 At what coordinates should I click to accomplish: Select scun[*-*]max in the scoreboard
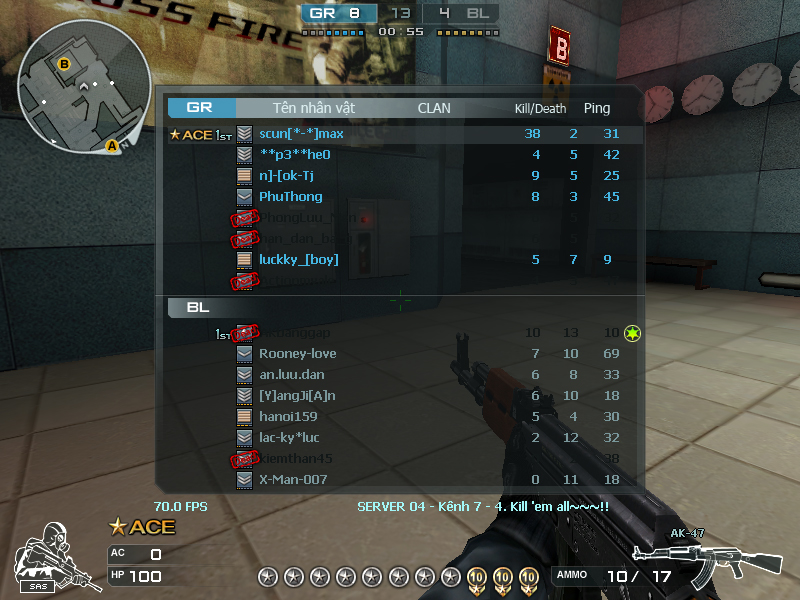(300, 134)
